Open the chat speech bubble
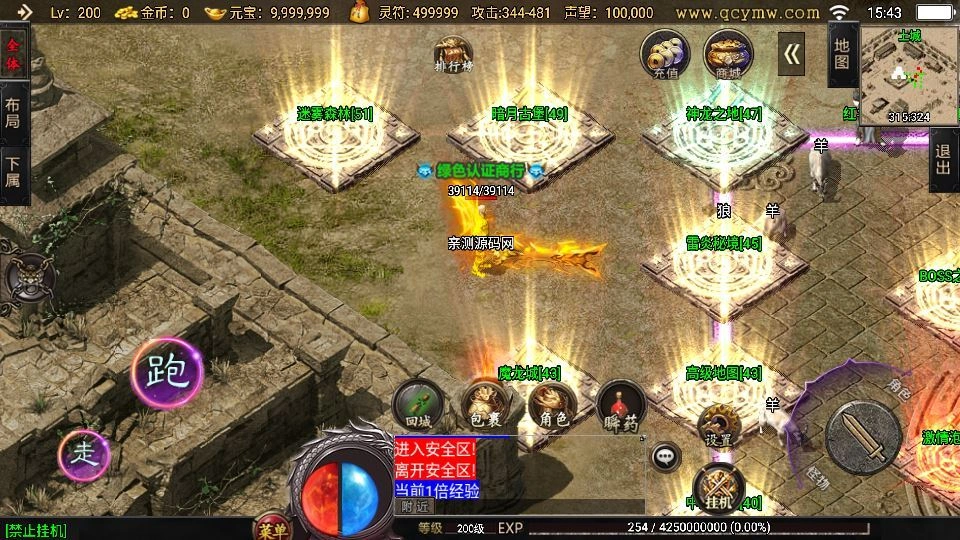960x540 pixels. point(665,458)
